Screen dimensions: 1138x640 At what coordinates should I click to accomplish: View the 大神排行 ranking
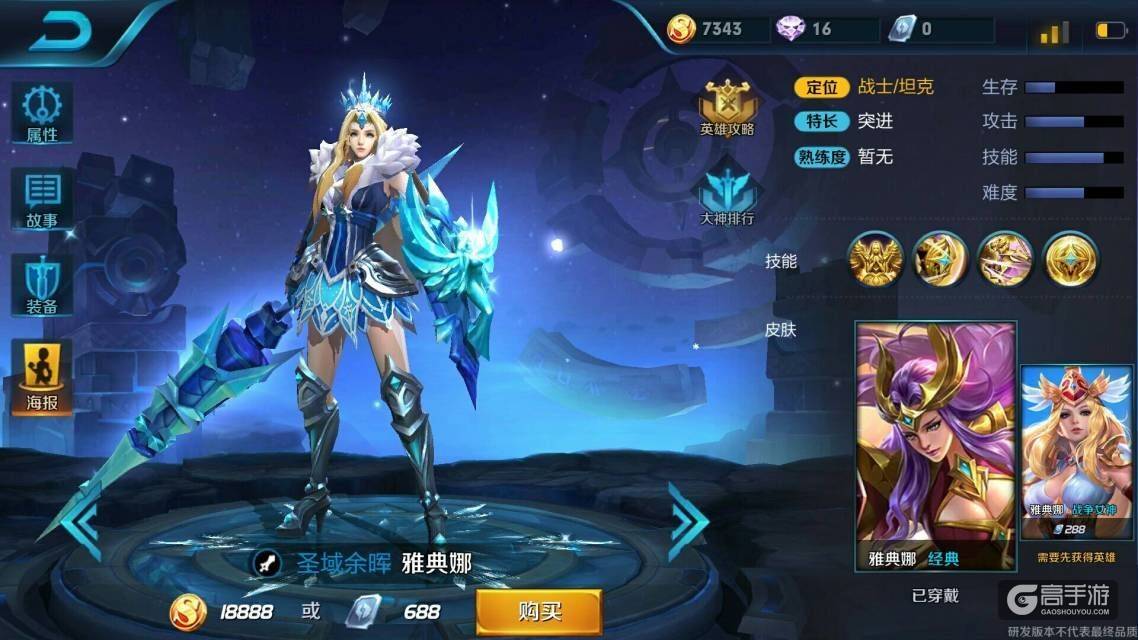pos(727,196)
